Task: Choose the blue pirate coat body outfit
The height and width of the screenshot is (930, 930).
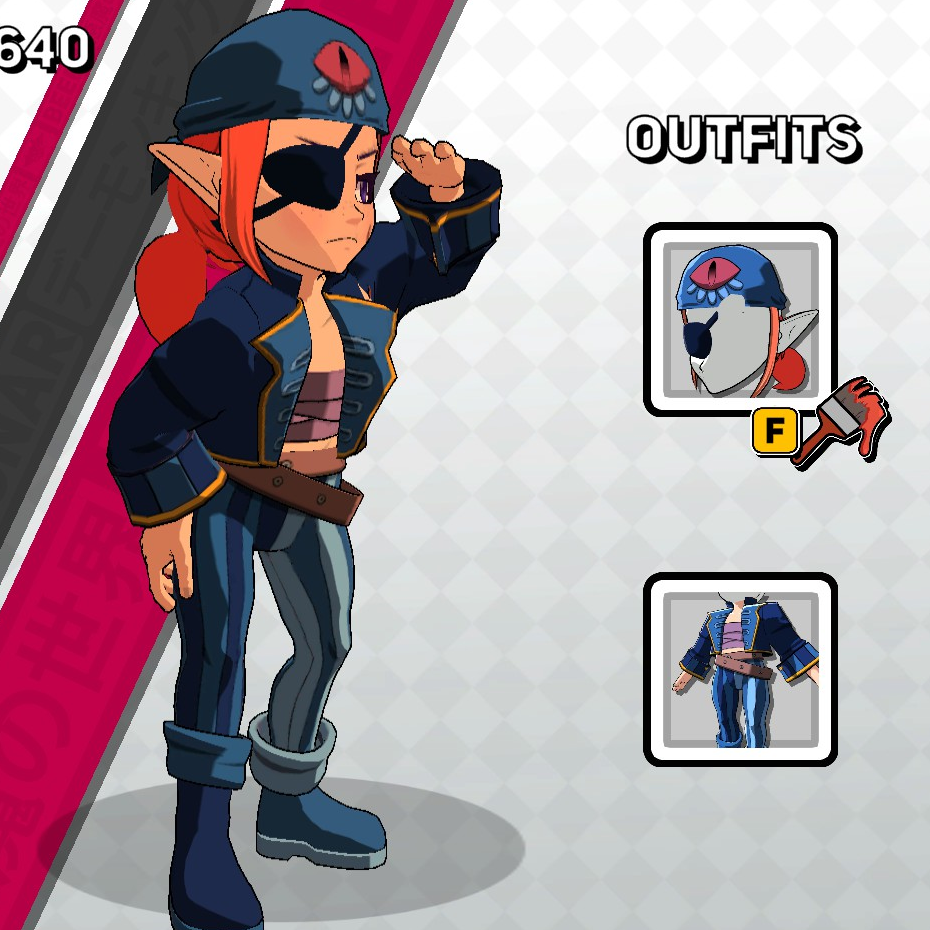Action: 739,669
